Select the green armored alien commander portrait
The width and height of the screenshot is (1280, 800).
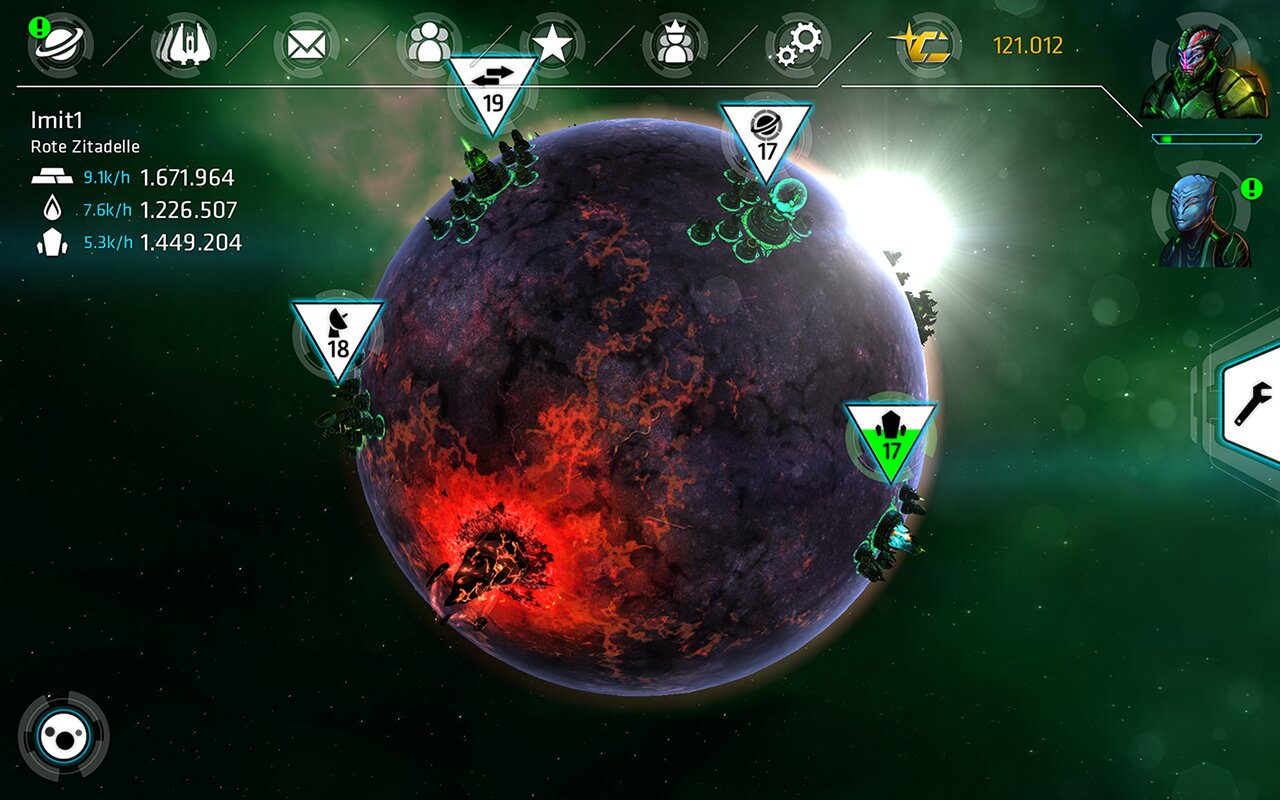point(1203,72)
